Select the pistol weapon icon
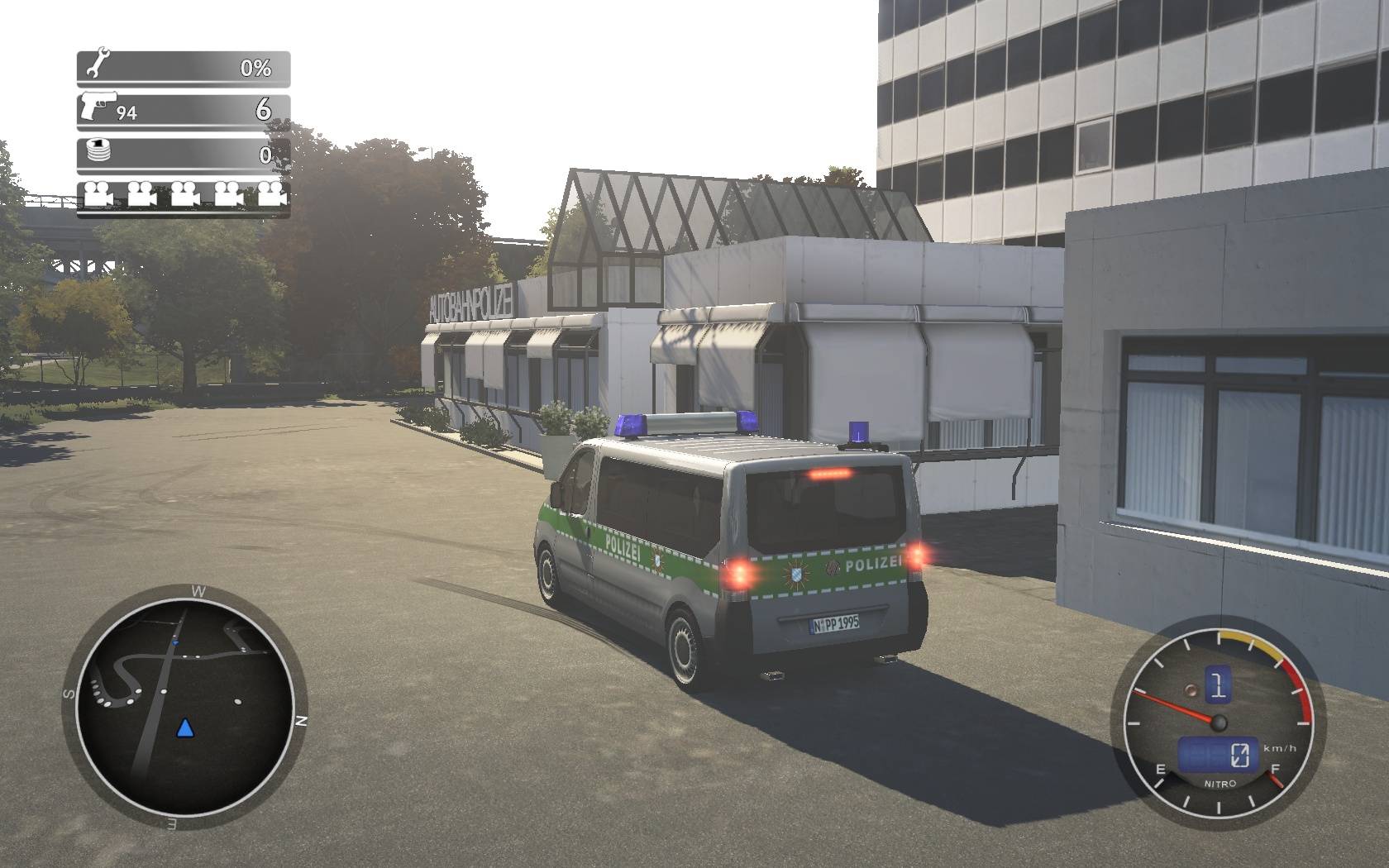Viewport: 1389px width, 868px height. click(99, 107)
